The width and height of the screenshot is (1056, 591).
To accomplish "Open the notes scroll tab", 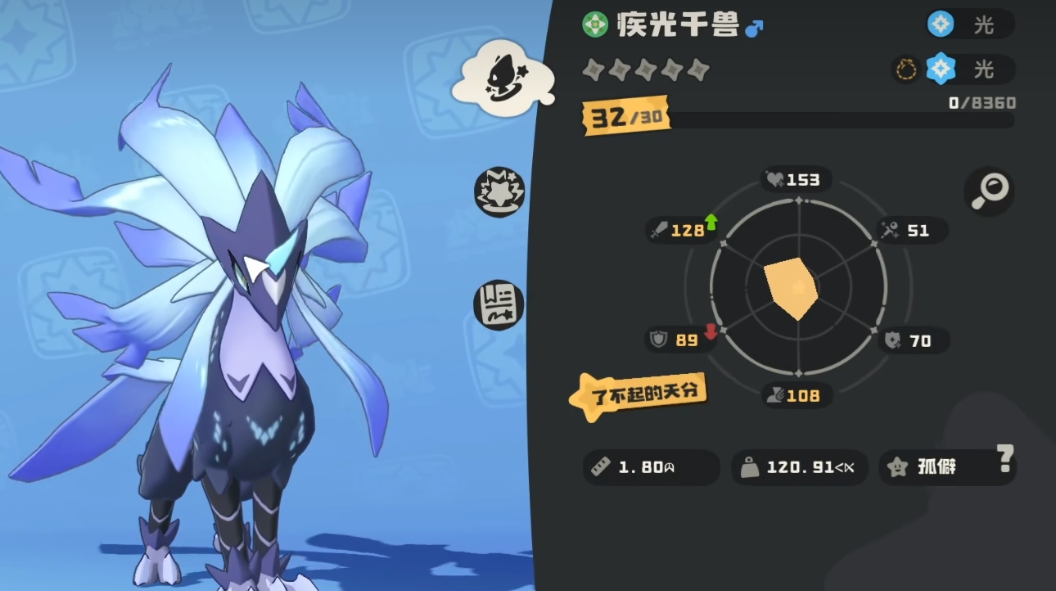I will coord(499,301).
